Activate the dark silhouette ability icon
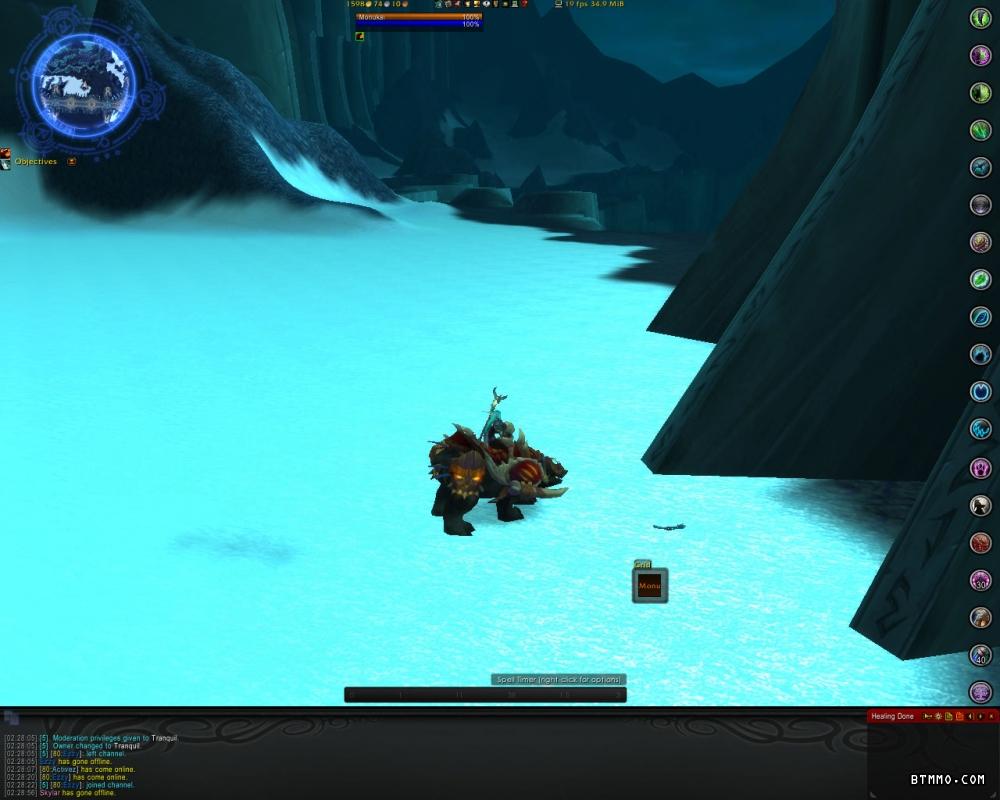The image size is (1000, 800). click(x=980, y=506)
